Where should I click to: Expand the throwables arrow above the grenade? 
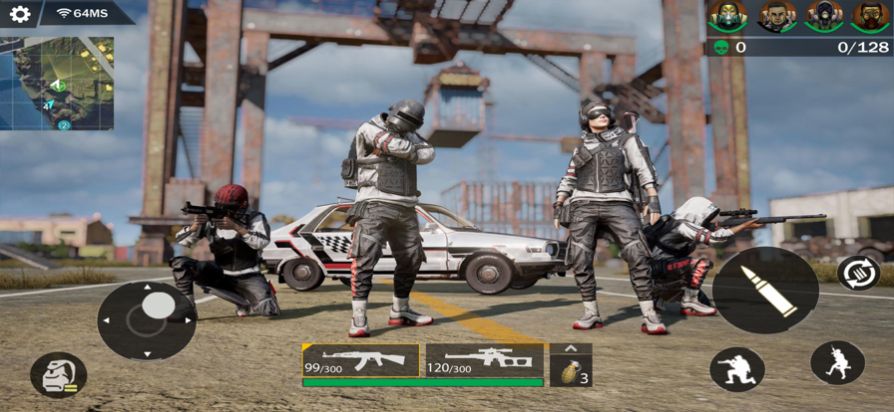coord(571,348)
